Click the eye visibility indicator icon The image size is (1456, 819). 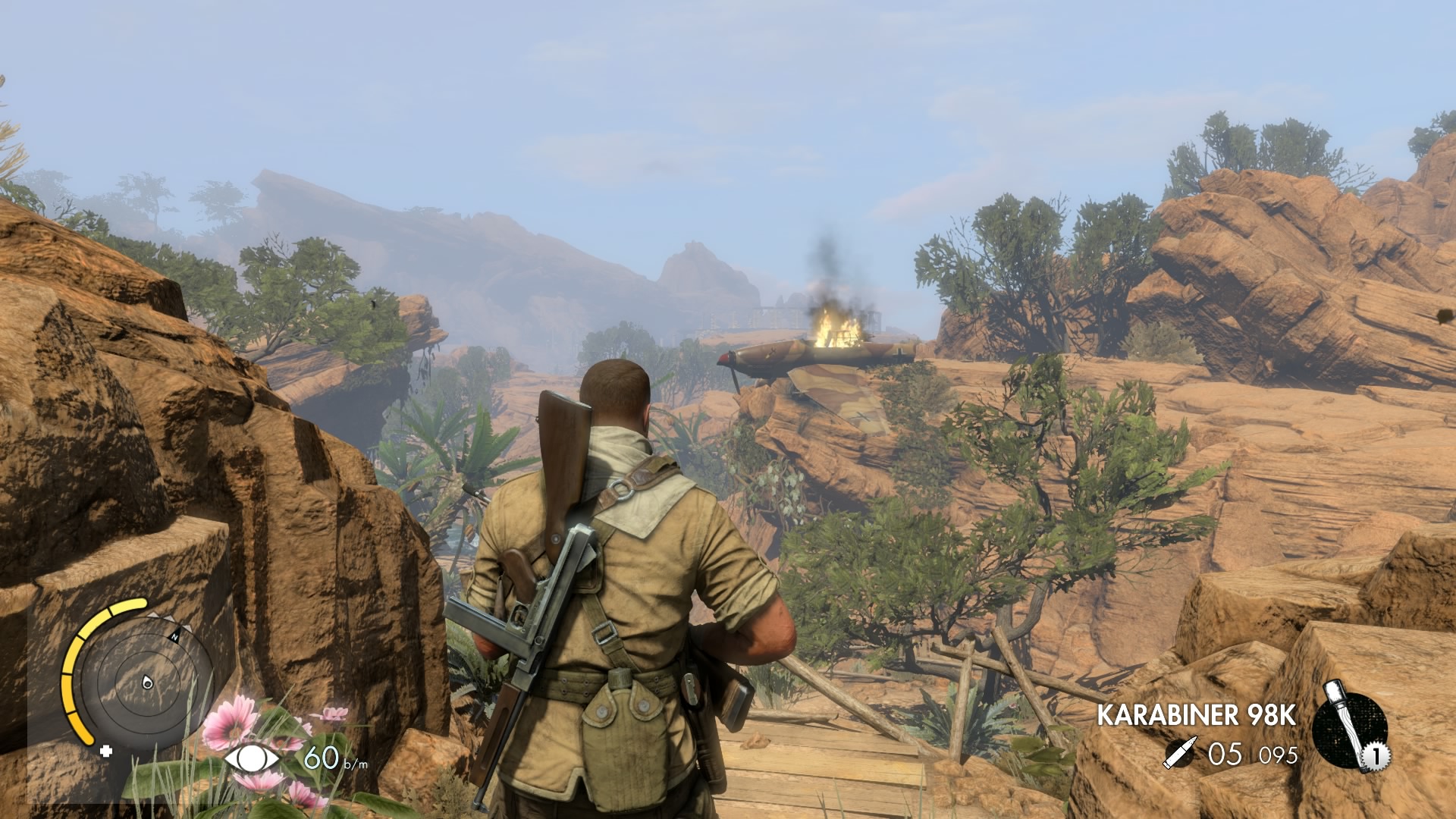point(252,758)
